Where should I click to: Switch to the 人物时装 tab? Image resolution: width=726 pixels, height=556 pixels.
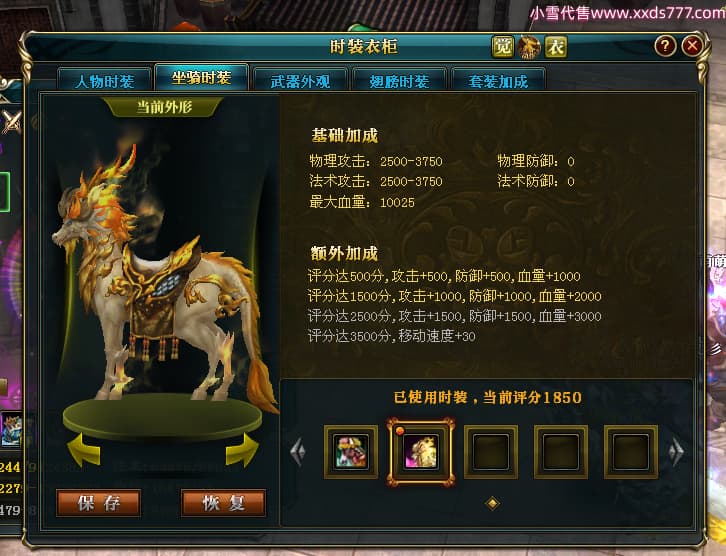[105, 81]
